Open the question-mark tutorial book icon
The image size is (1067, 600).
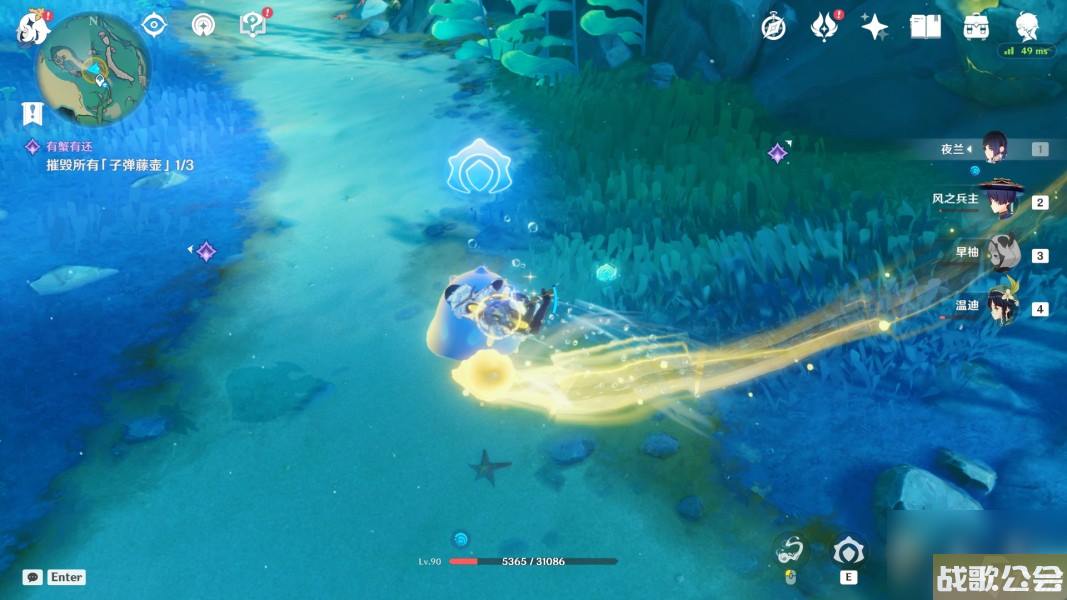[x=254, y=25]
